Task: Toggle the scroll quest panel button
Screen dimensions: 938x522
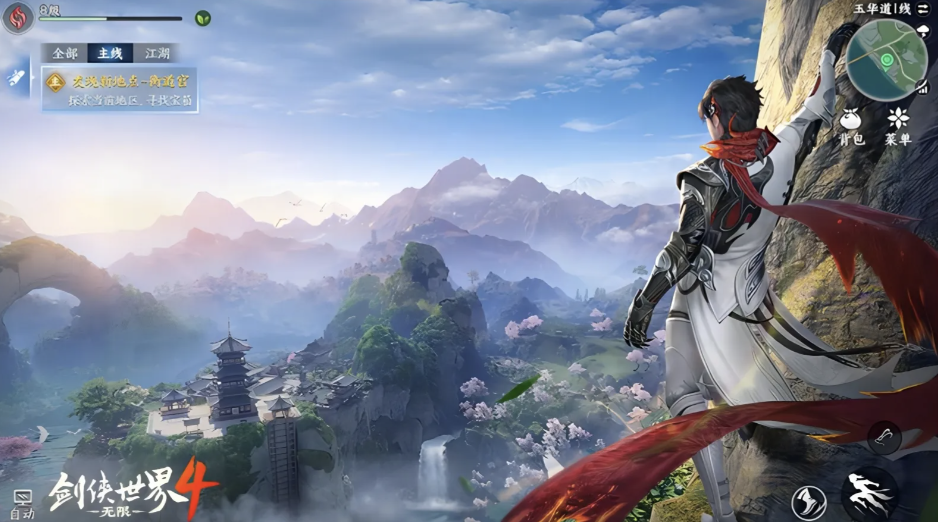Action: [17, 76]
